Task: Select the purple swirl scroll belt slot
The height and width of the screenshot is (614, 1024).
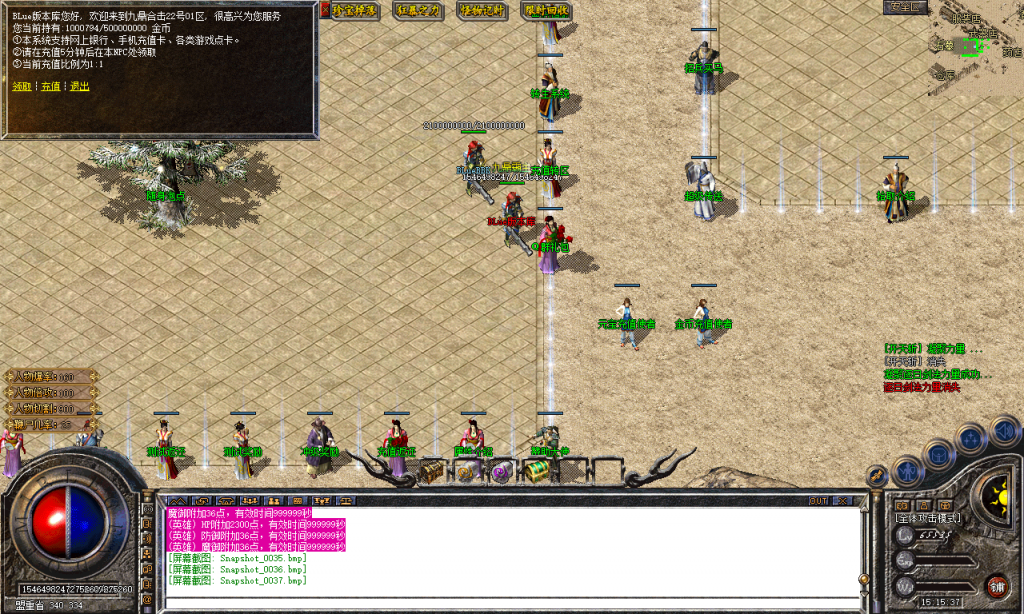Action: (501, 472)
